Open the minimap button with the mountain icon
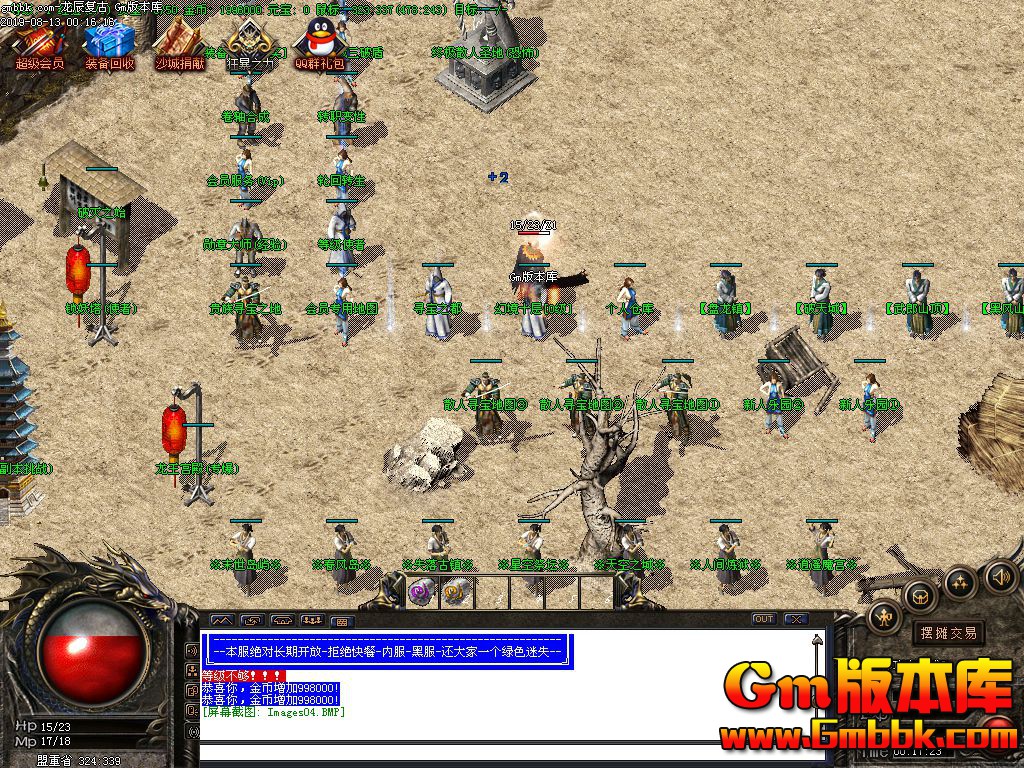This screenshot has height=768, width=1024. [x=221, y=620]
